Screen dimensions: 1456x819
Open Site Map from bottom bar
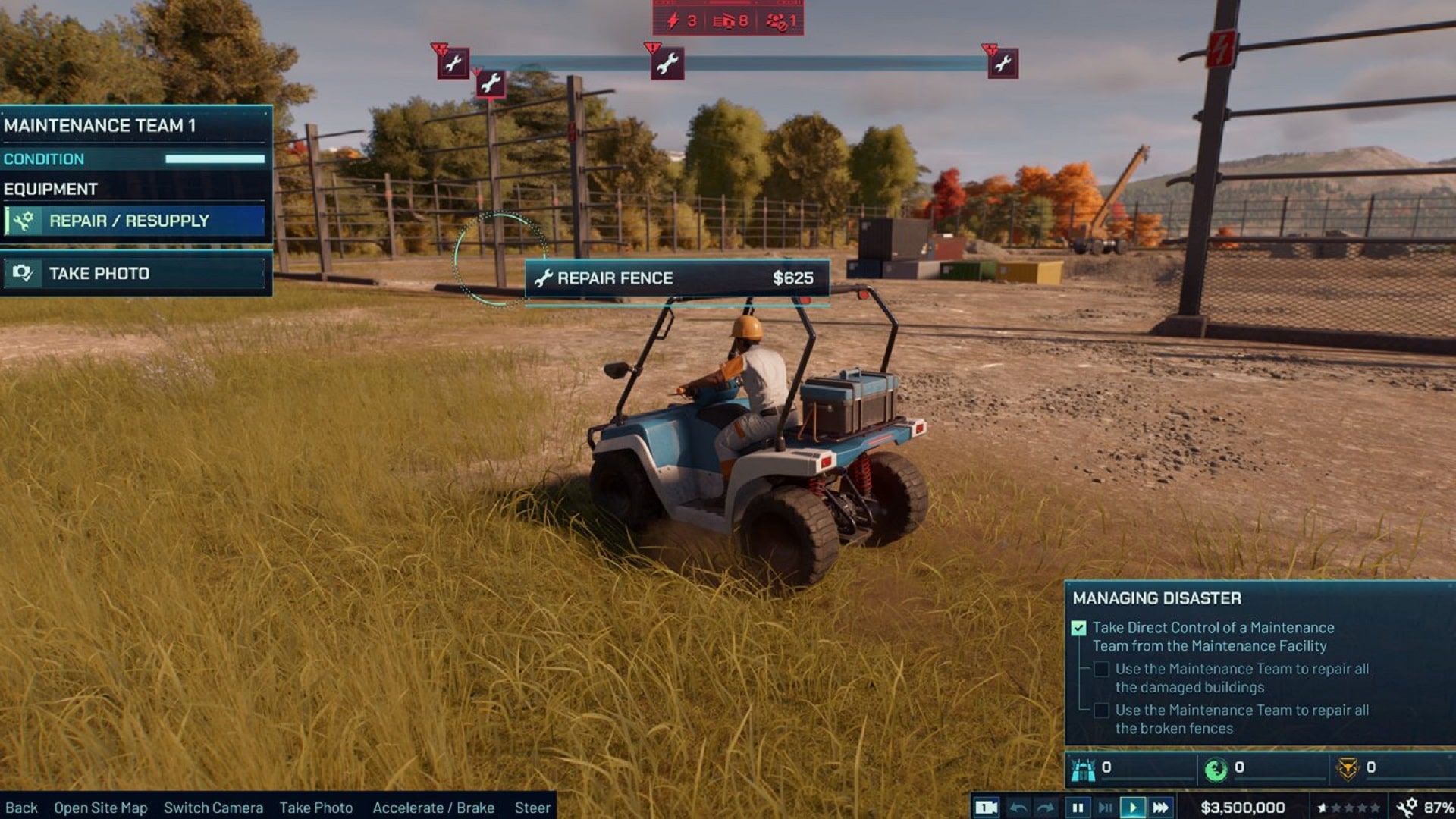point(100,808)
